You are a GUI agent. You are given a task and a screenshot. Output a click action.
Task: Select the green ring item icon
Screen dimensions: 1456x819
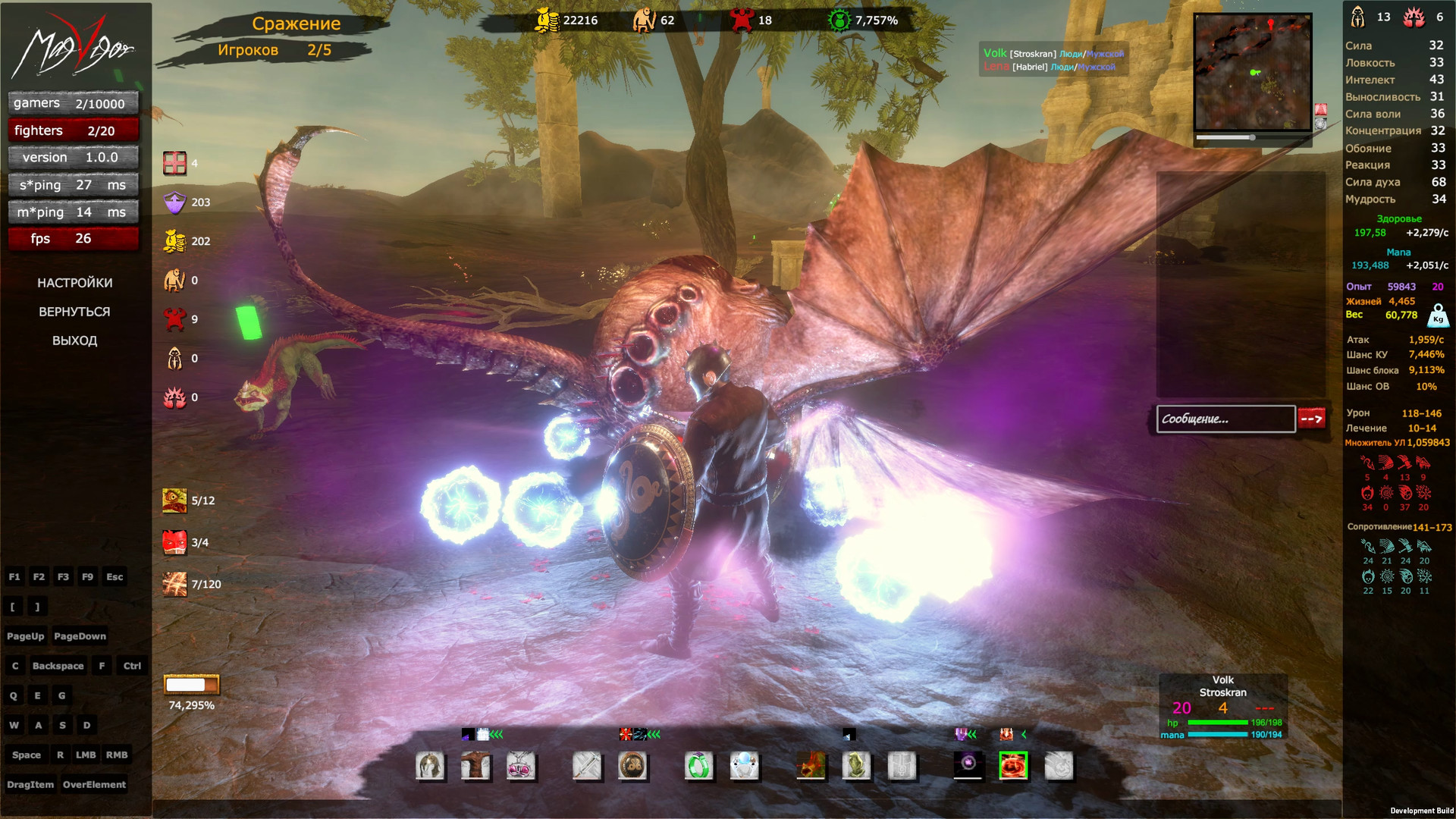click(698, 767)
